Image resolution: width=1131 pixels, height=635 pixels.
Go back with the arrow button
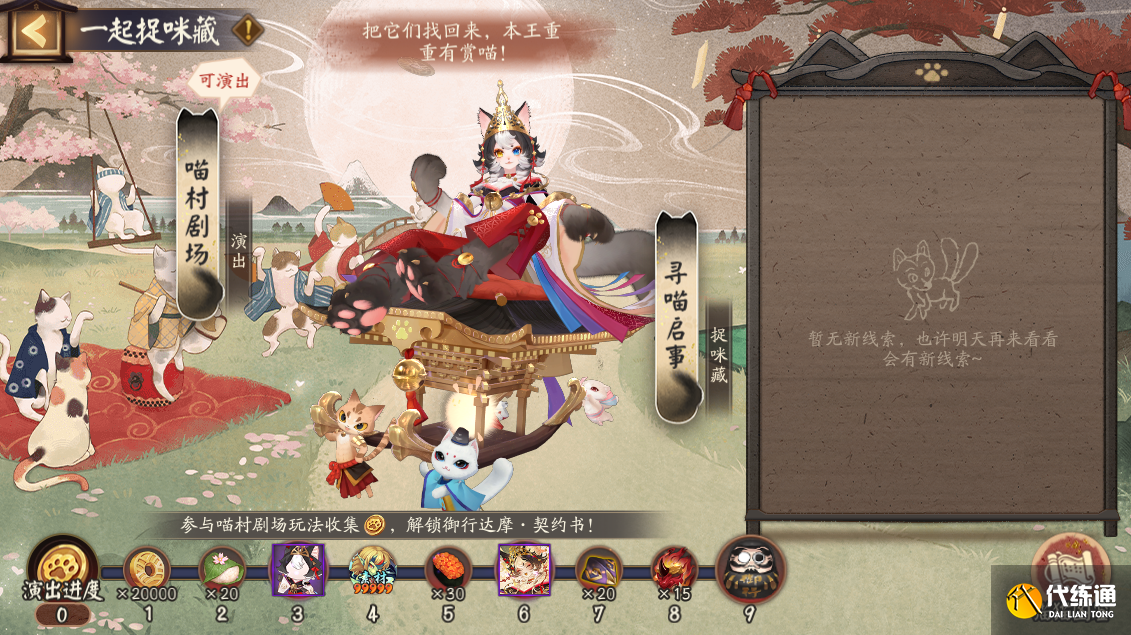pyautogui.click(x=34, y=31)
